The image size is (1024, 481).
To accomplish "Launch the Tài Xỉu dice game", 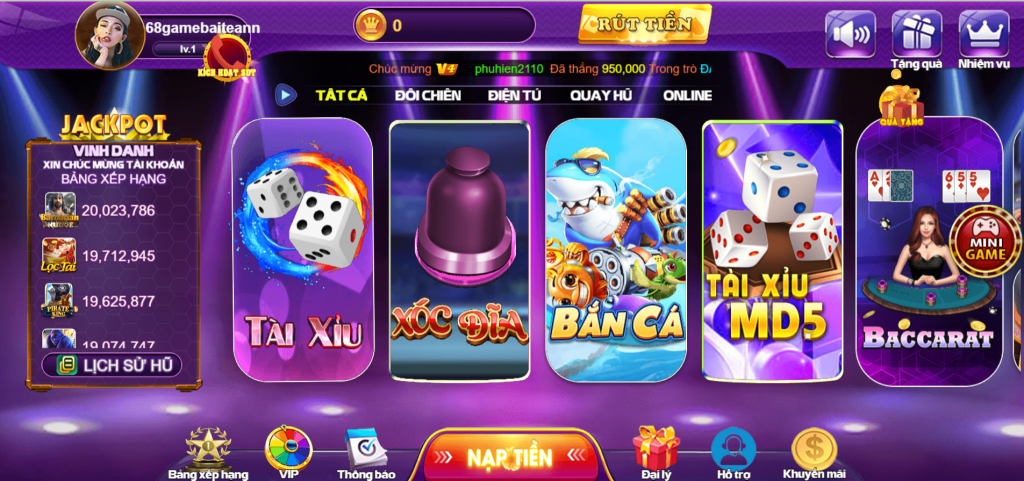I will pyautogui.click(x=303, y=250).
